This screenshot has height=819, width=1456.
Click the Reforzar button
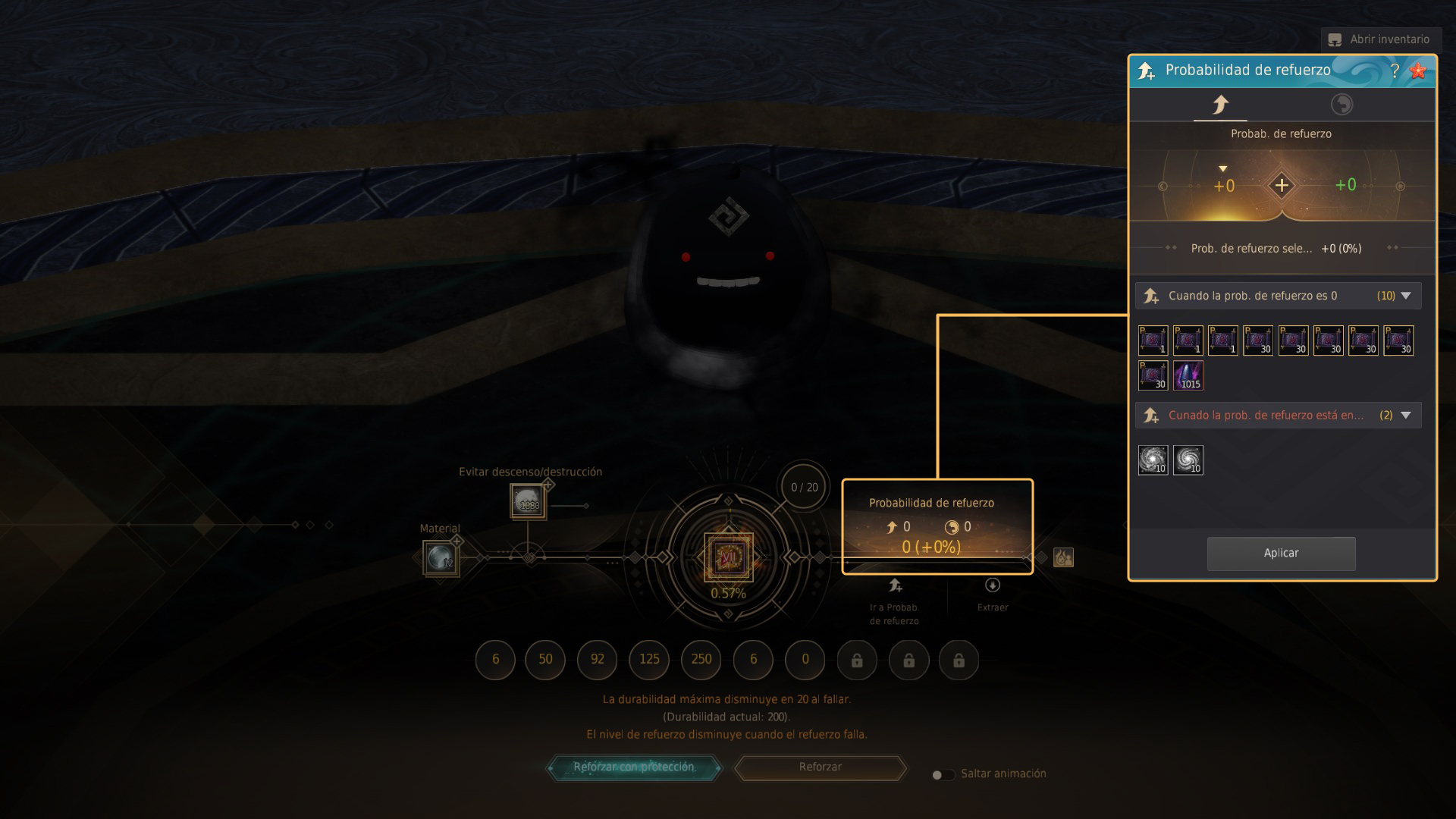tap(820, 767)
